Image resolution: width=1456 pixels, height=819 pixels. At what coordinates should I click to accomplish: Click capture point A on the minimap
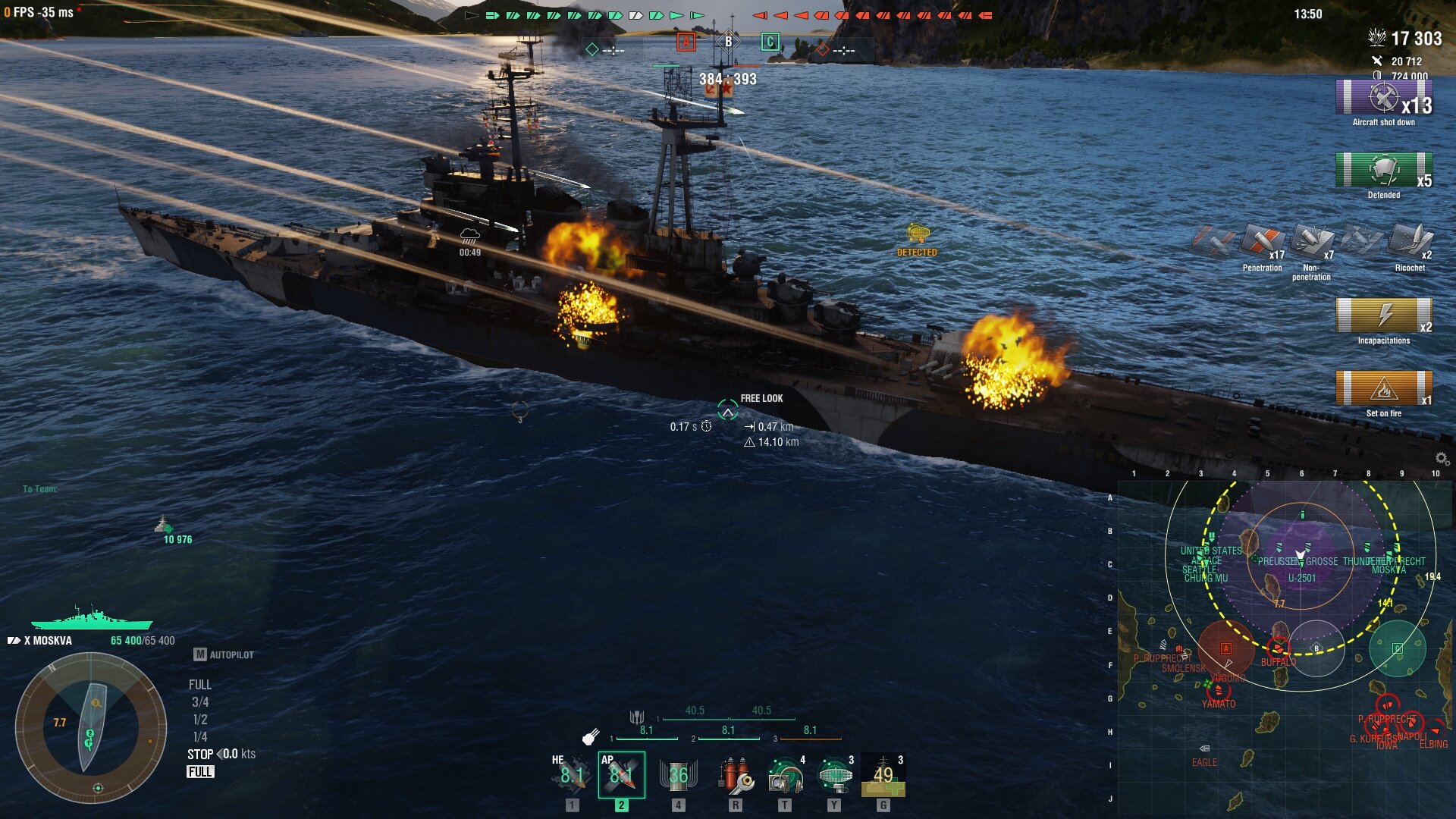point(1225,648)
